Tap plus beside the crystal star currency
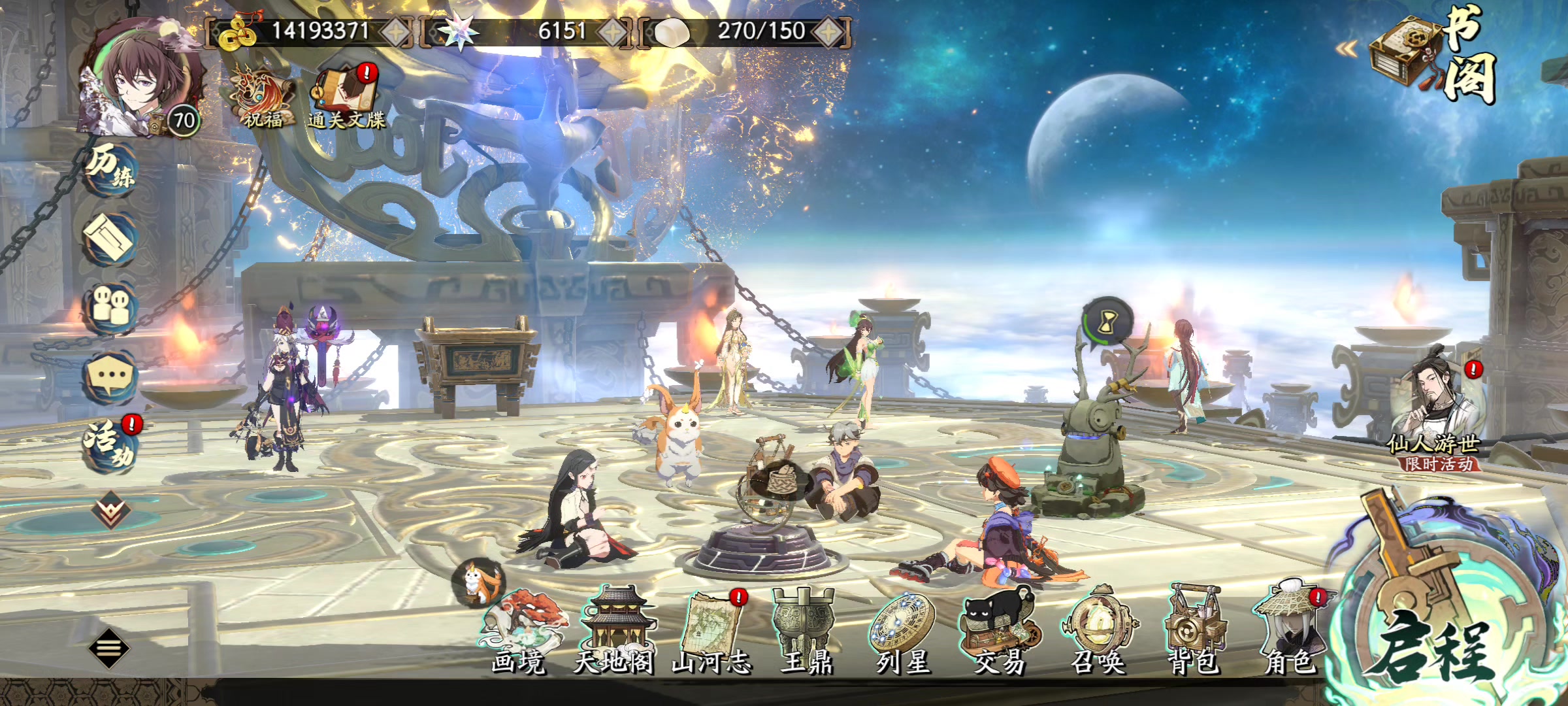The width and height of the screenshot is (1568, 706). coord(613,32)
